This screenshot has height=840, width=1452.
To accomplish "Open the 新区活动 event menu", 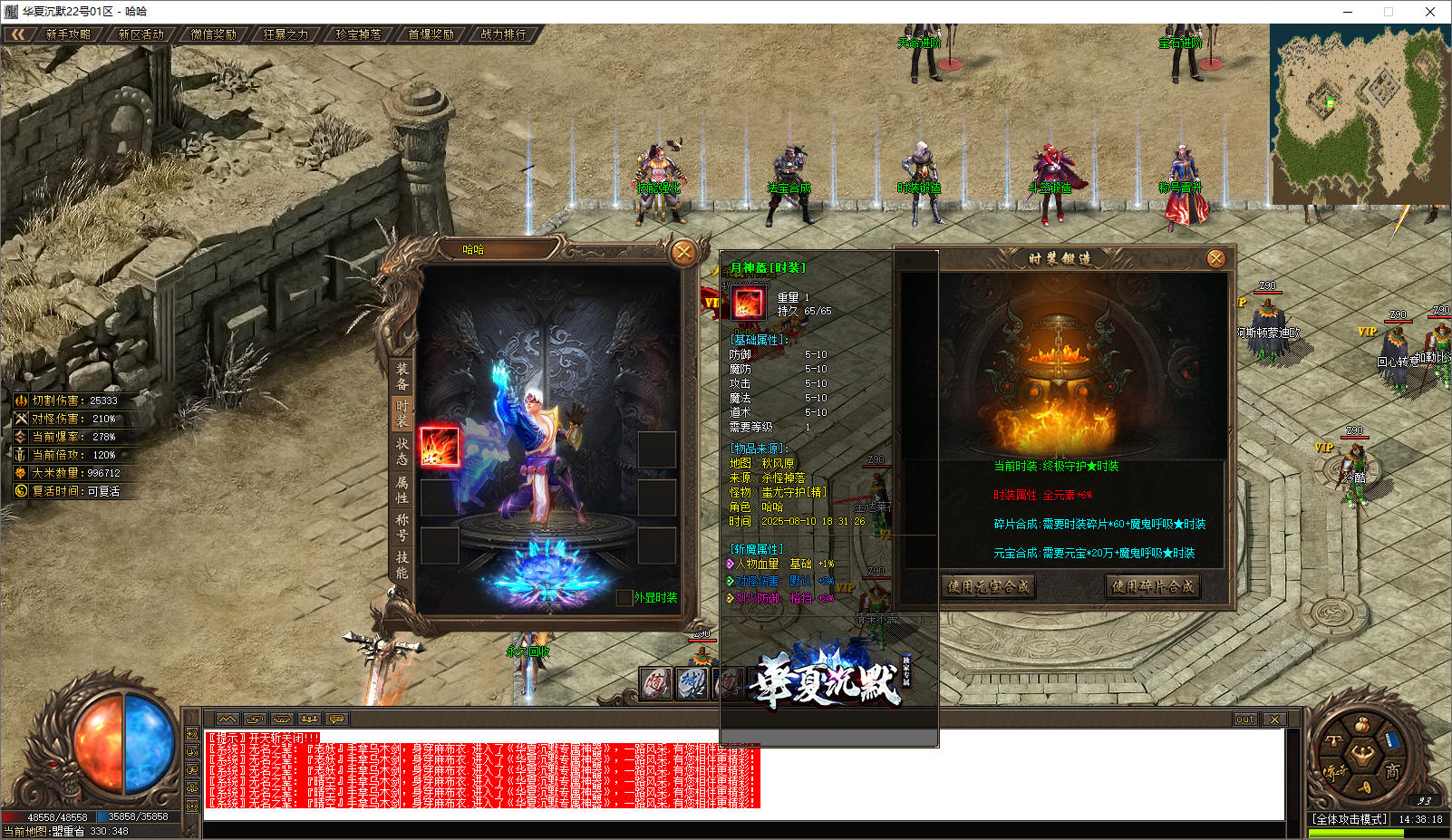I will click(140, 34).
